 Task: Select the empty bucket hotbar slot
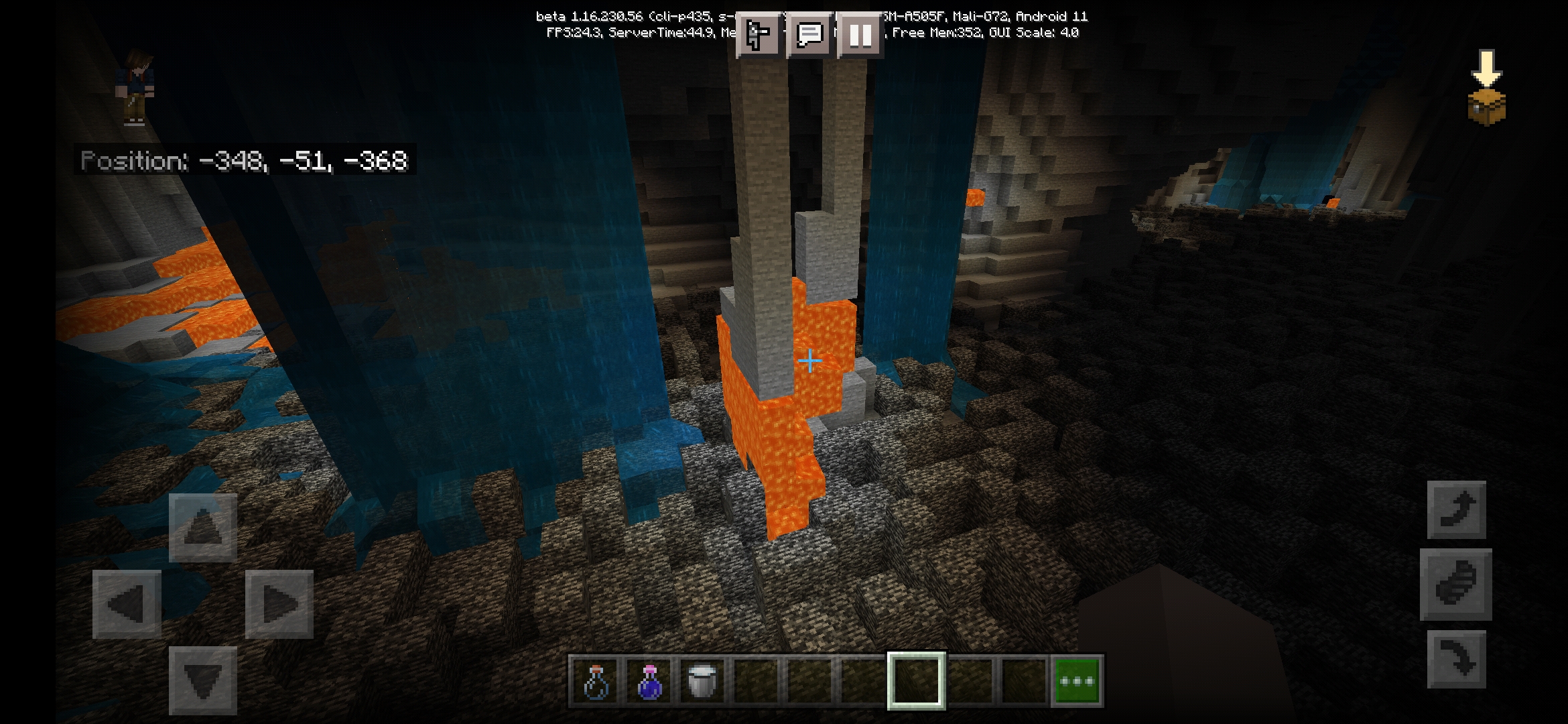pyautogui.click(x=702, y=681)
